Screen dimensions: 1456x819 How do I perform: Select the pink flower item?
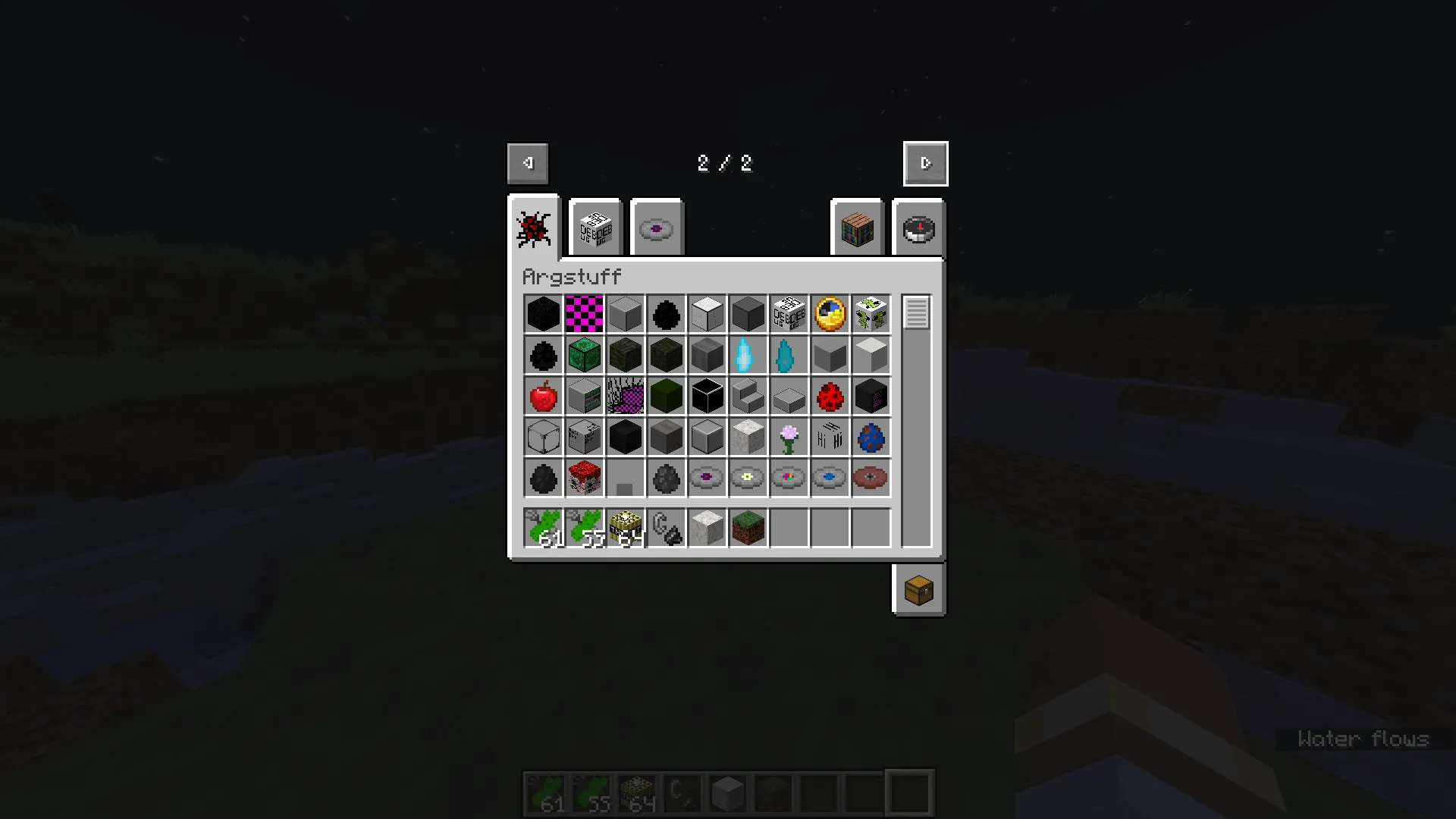pos(789,437)
